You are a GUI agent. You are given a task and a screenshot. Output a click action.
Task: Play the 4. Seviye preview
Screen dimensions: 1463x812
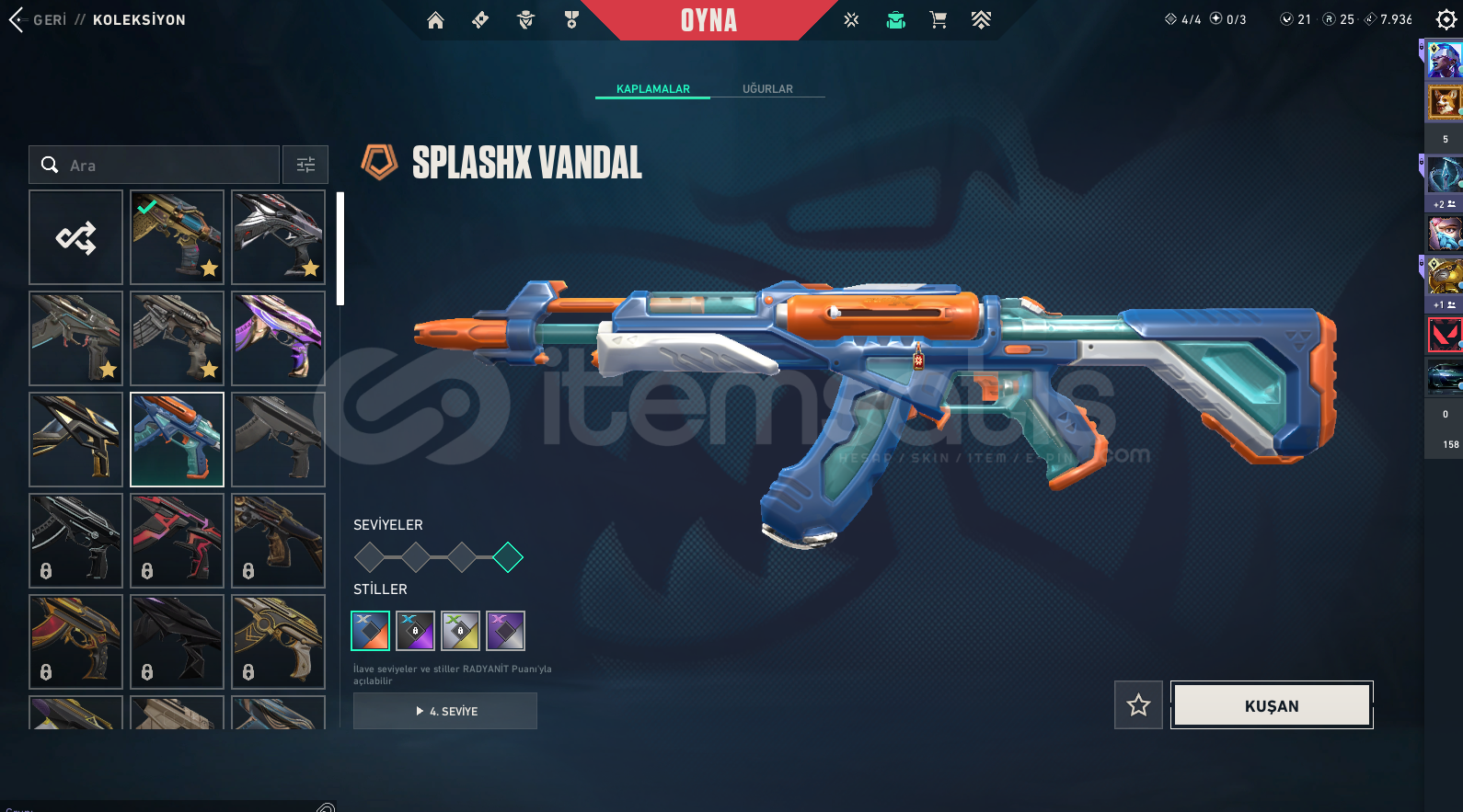445,711
